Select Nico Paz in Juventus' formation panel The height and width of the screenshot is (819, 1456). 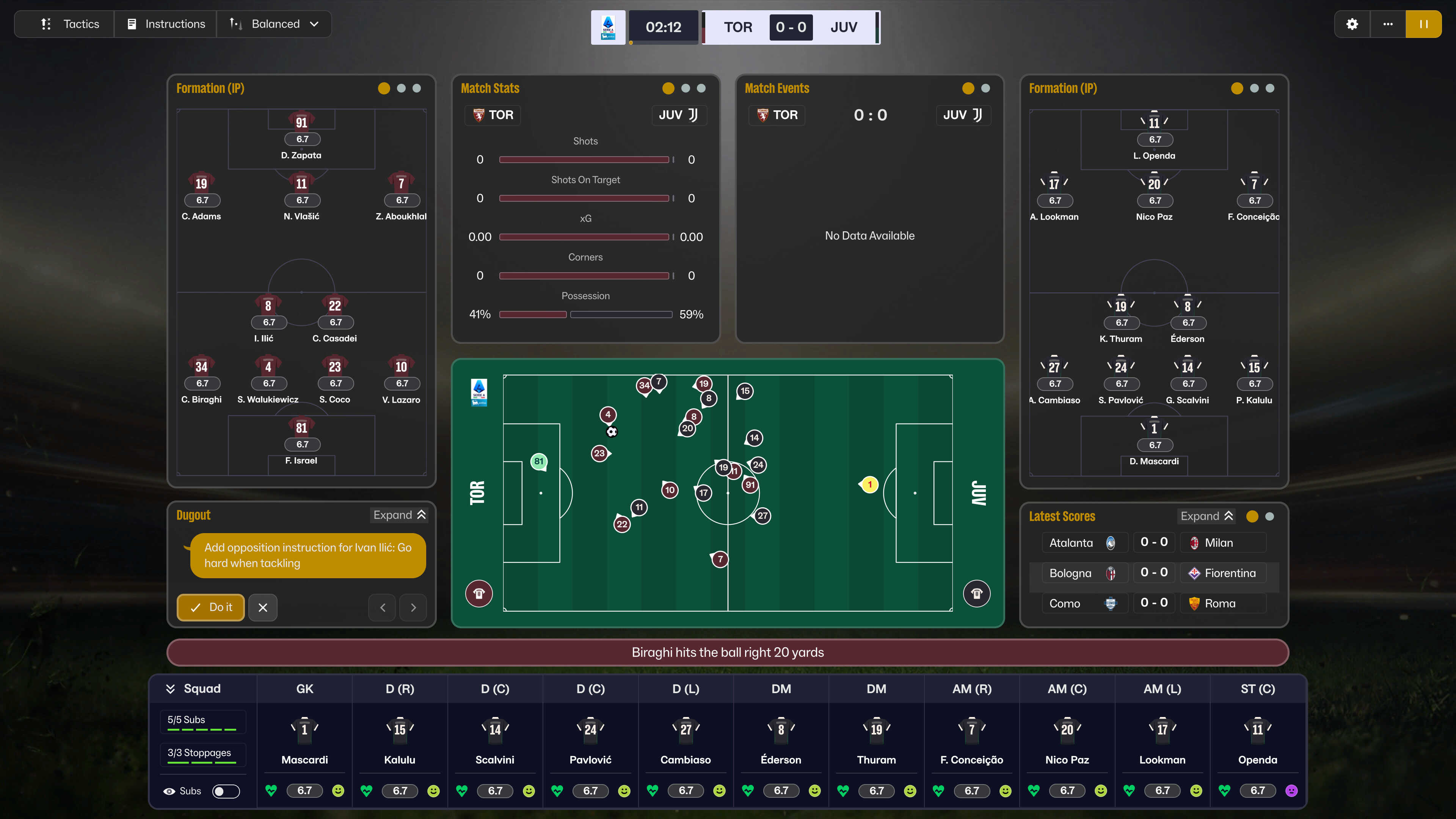[1154, 197]
